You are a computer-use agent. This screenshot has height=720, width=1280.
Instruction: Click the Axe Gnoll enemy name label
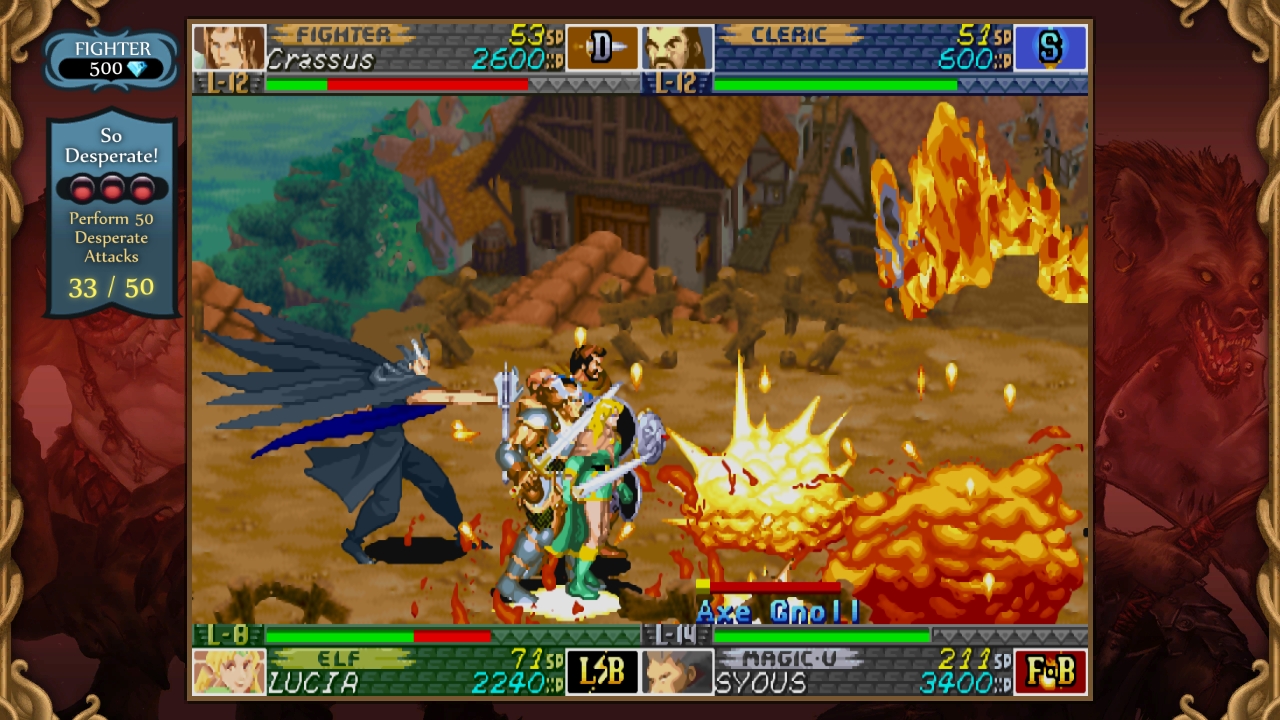click(x=777, y=611)
